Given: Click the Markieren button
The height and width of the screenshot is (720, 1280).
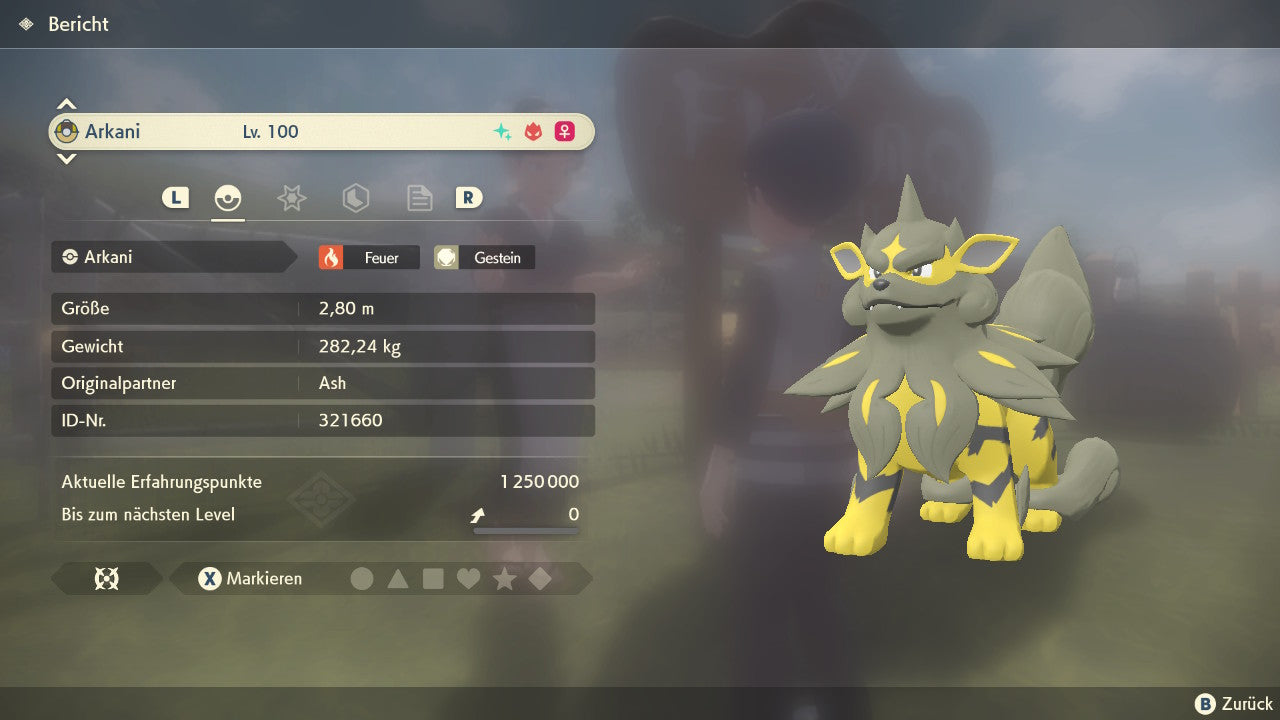Looking at the screenshot, I should click(x=251, y=578).
